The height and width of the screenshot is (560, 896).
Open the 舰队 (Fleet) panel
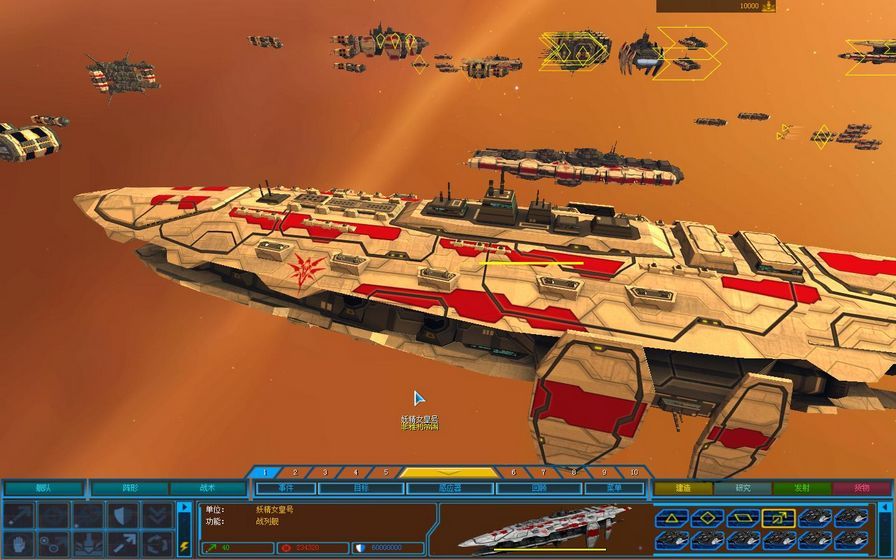click(43, 489)
